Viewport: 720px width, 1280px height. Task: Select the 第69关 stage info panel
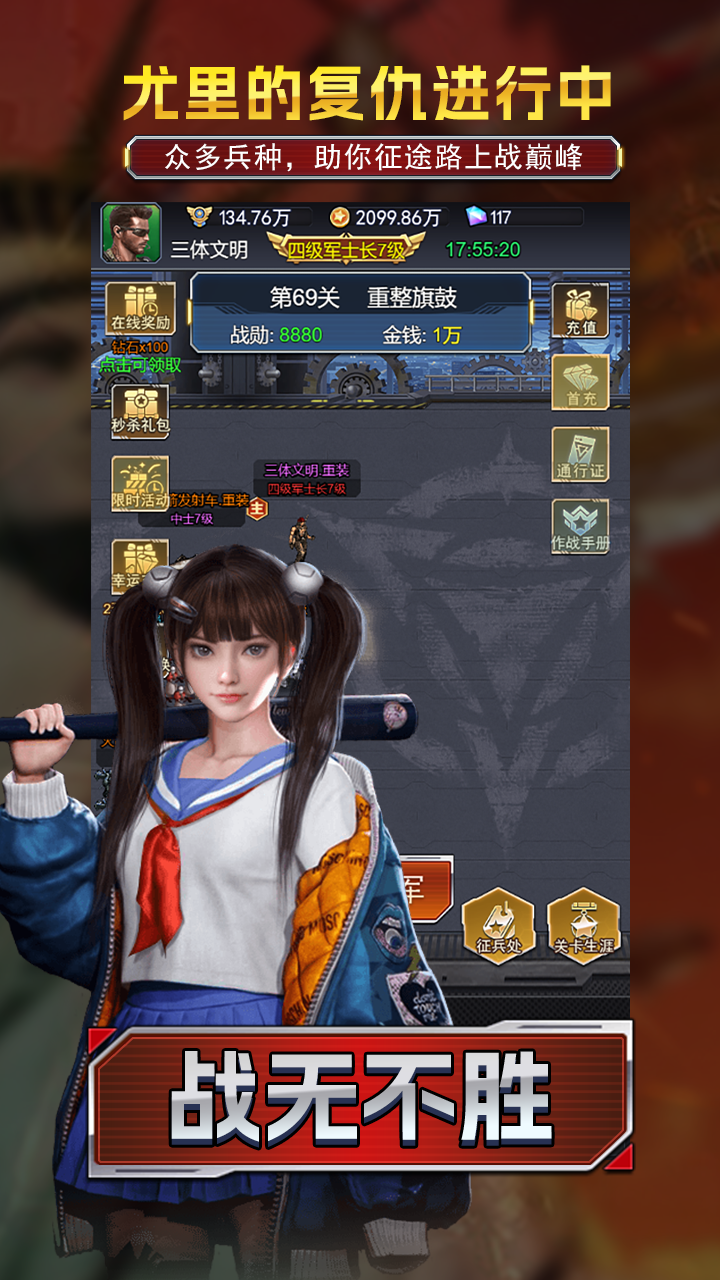click(360, 313)
